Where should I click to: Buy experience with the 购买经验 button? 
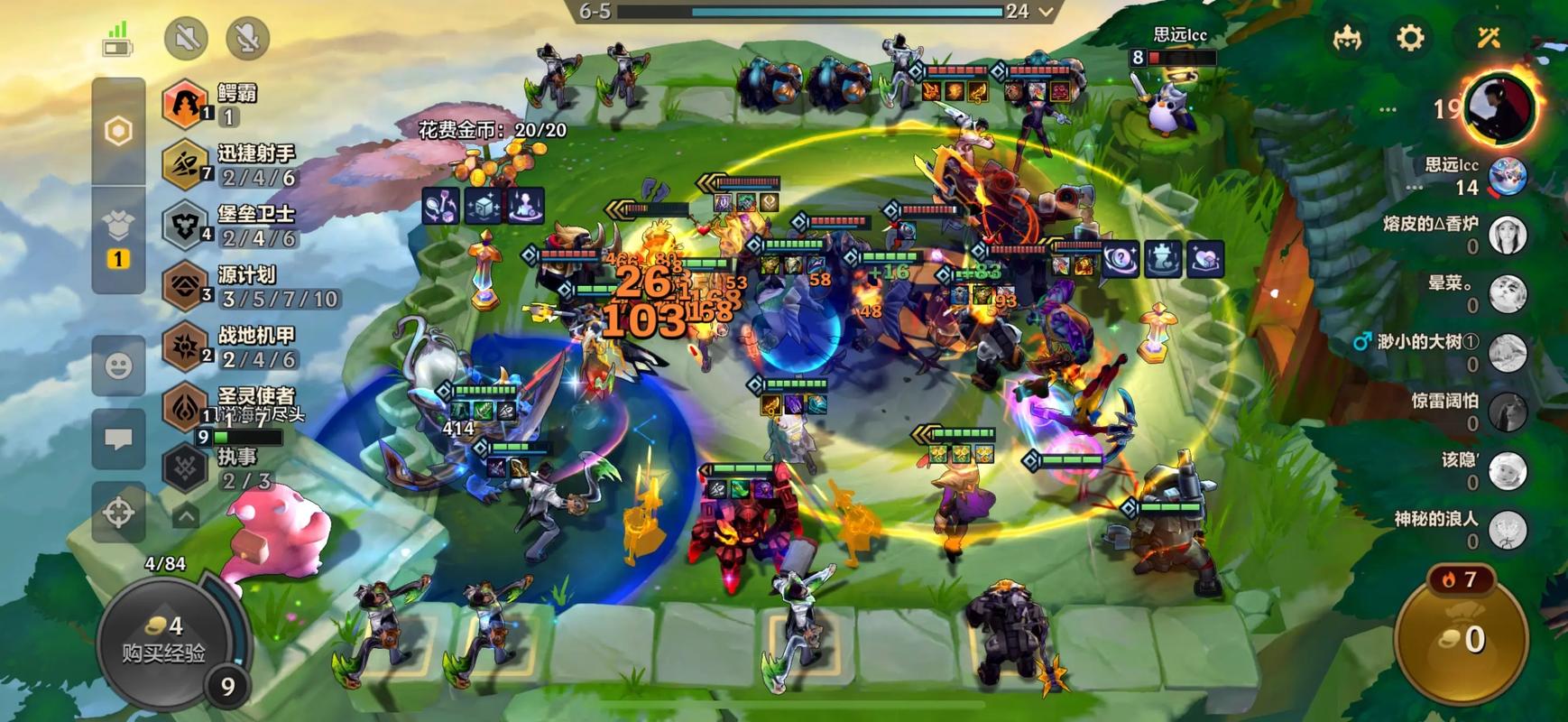click(x=164, y=639)
